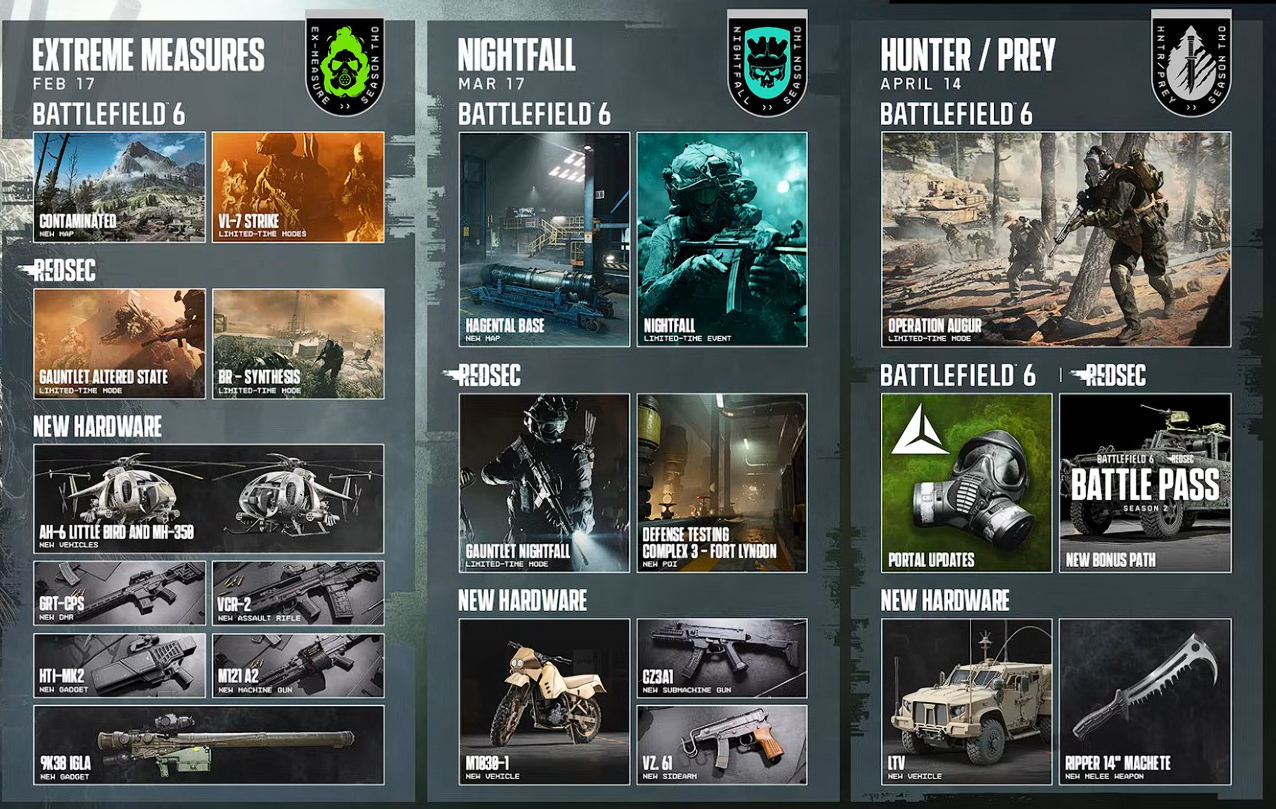Open the Hagental Base new map tile

coord(545,239)
